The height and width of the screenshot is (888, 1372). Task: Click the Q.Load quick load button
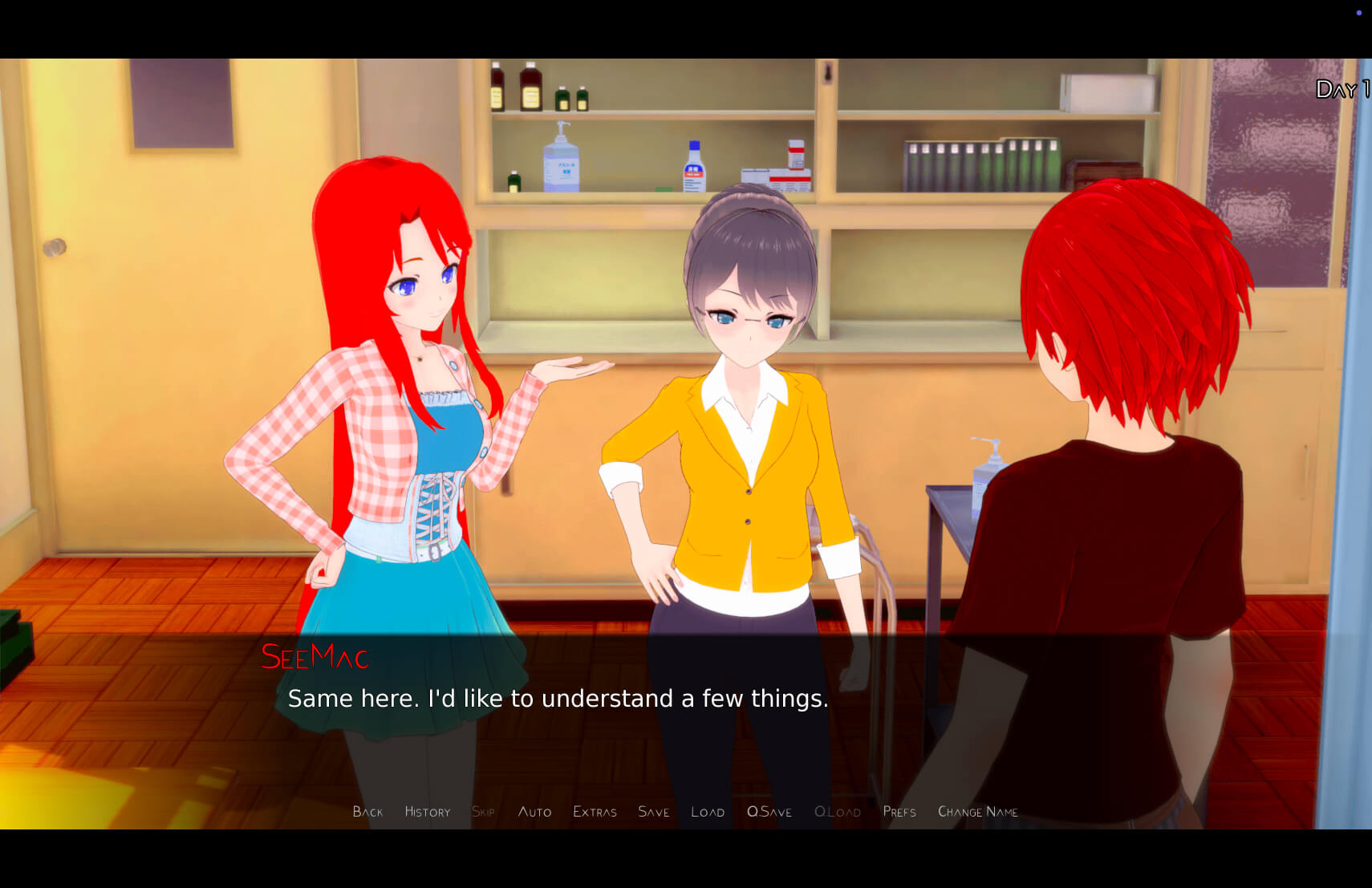(x=838, y=812)
